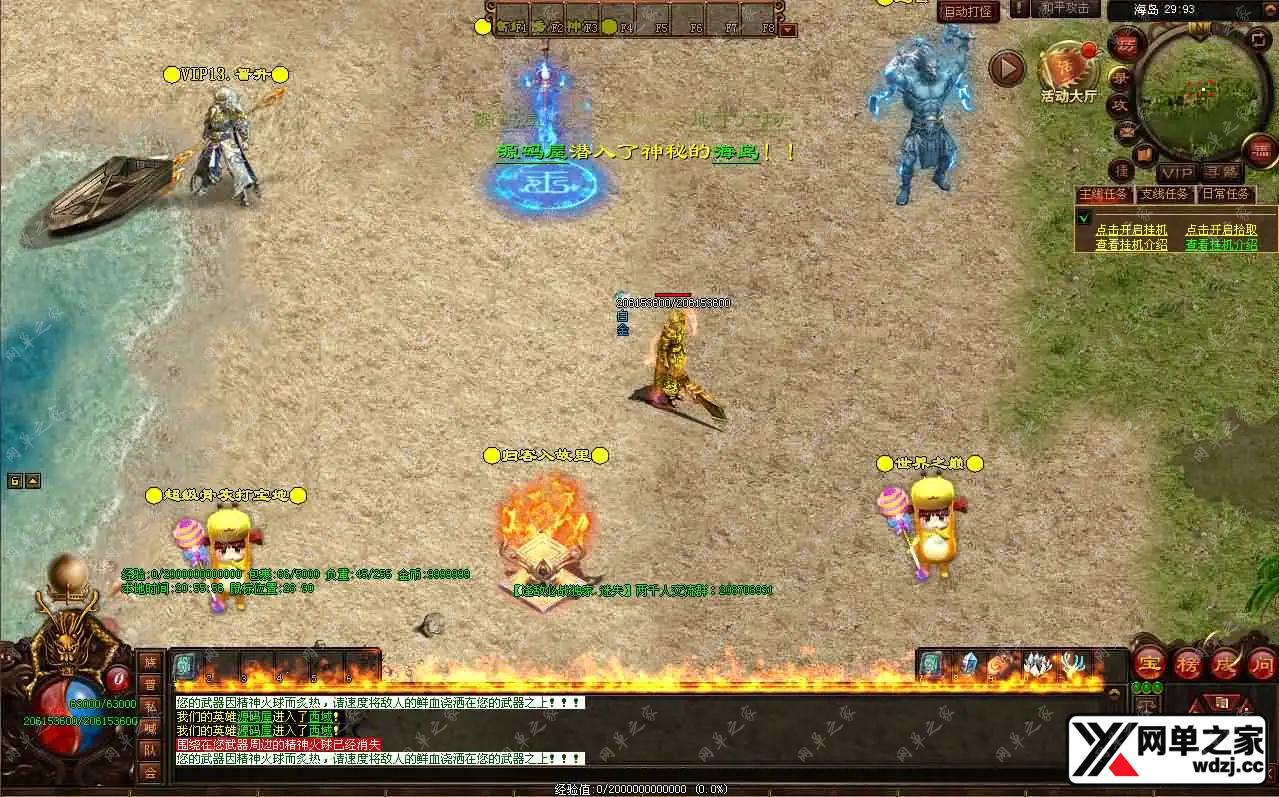Select the 私 private chat channel
1279x797 pixels.
[150, 706]
